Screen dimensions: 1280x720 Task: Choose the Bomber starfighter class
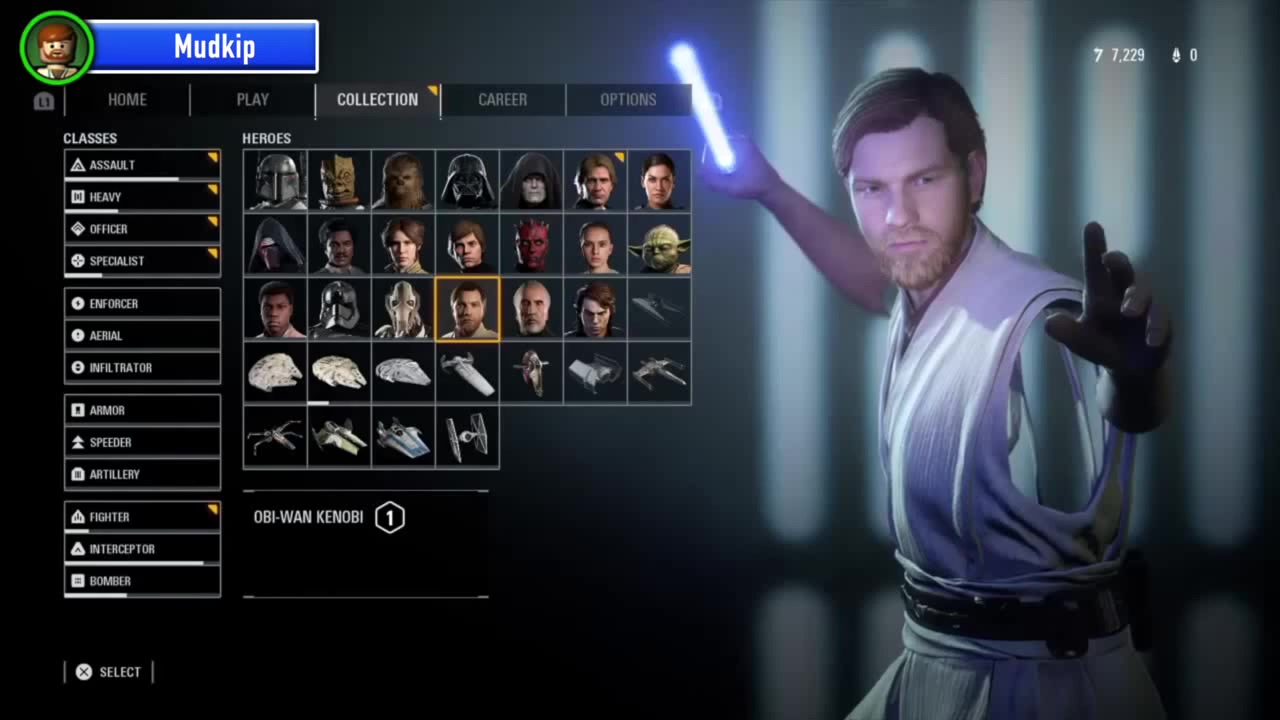point(142,581)
